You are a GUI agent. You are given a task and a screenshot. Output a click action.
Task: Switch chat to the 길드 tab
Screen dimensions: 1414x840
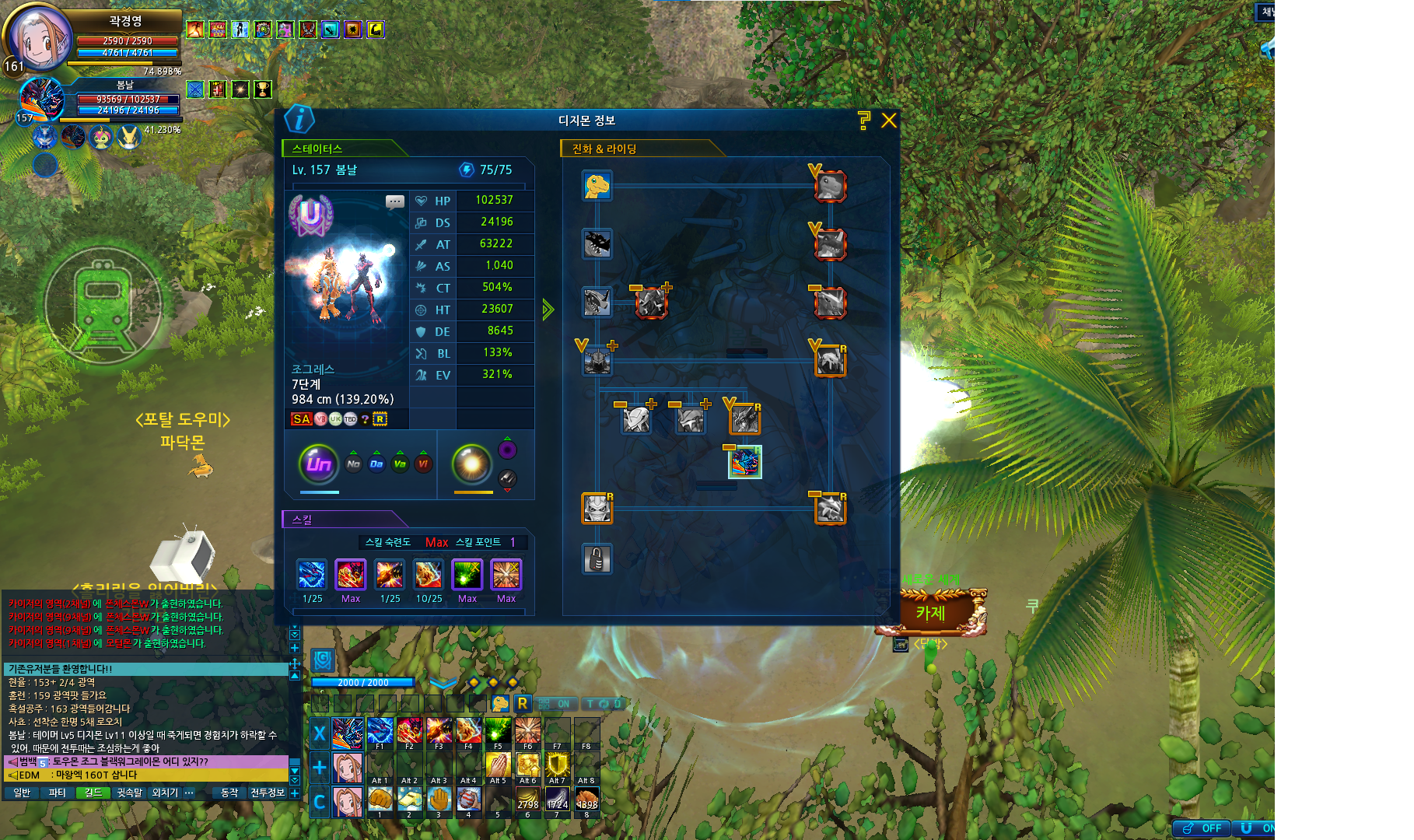coord(93,793)
